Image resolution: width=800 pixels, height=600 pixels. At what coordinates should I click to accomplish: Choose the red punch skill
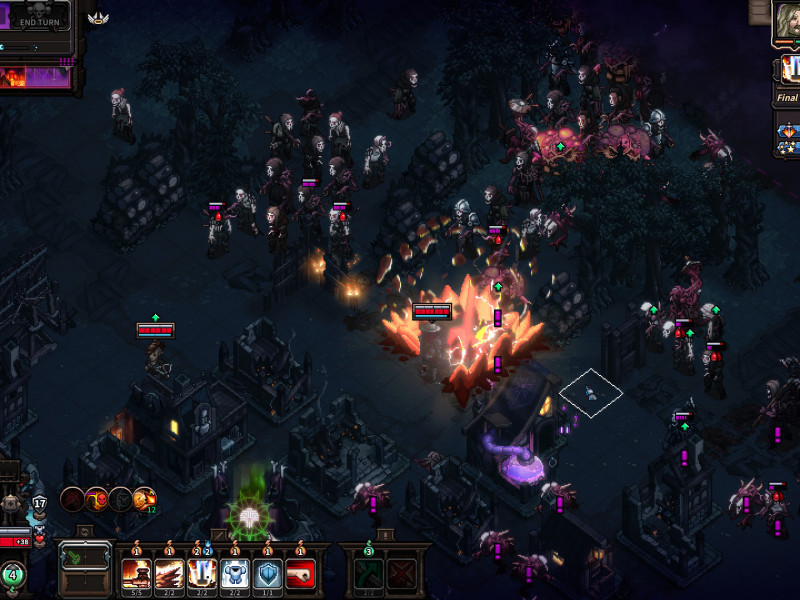pos(301,574)
